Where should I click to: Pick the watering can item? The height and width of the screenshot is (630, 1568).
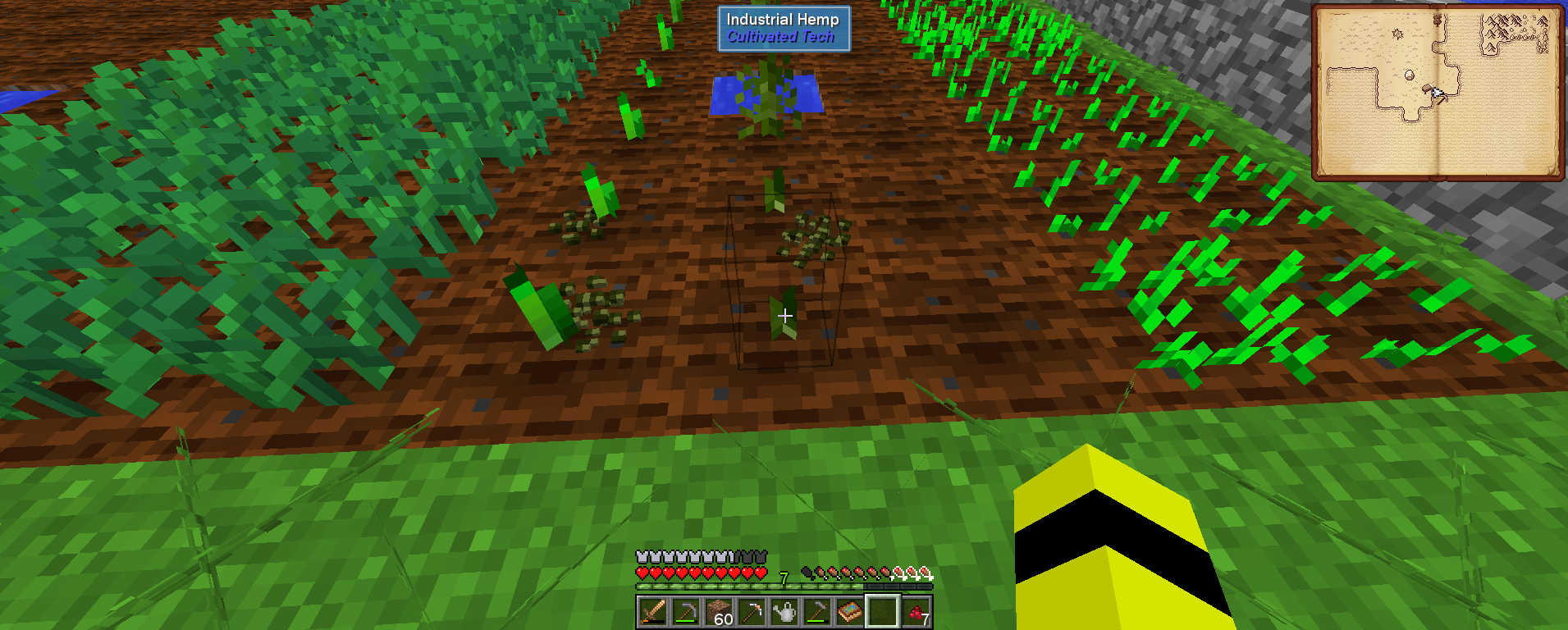click(x=785, y=613)
